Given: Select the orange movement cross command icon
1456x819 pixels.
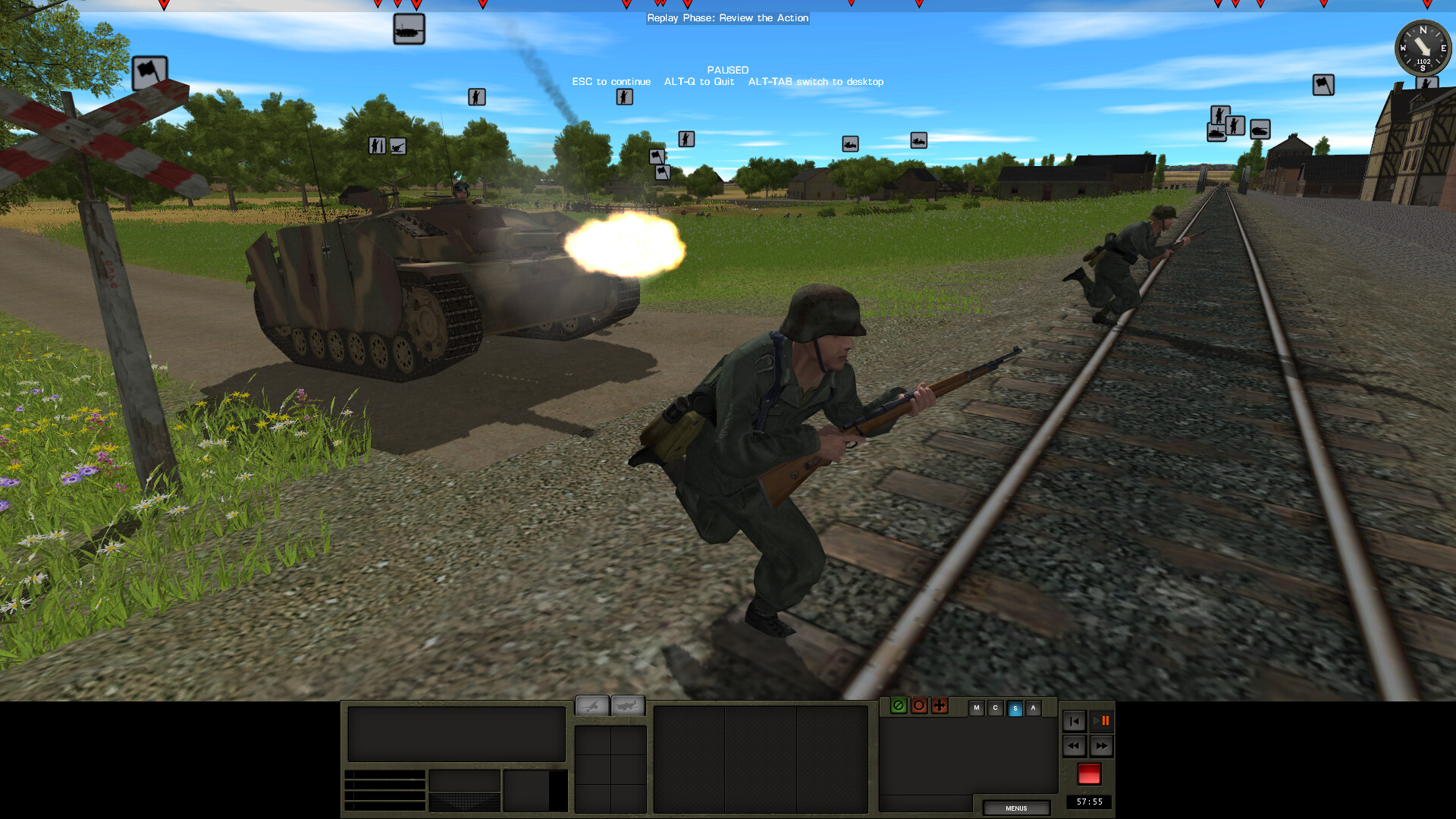Looking at the screenshot, I should (940, 706).
